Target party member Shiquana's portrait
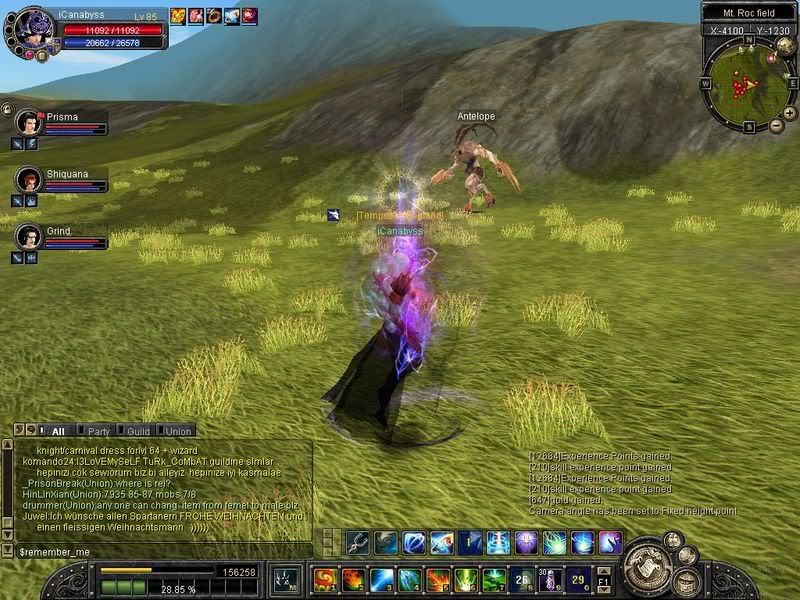The image size is (800, 600). coord(28,180)
